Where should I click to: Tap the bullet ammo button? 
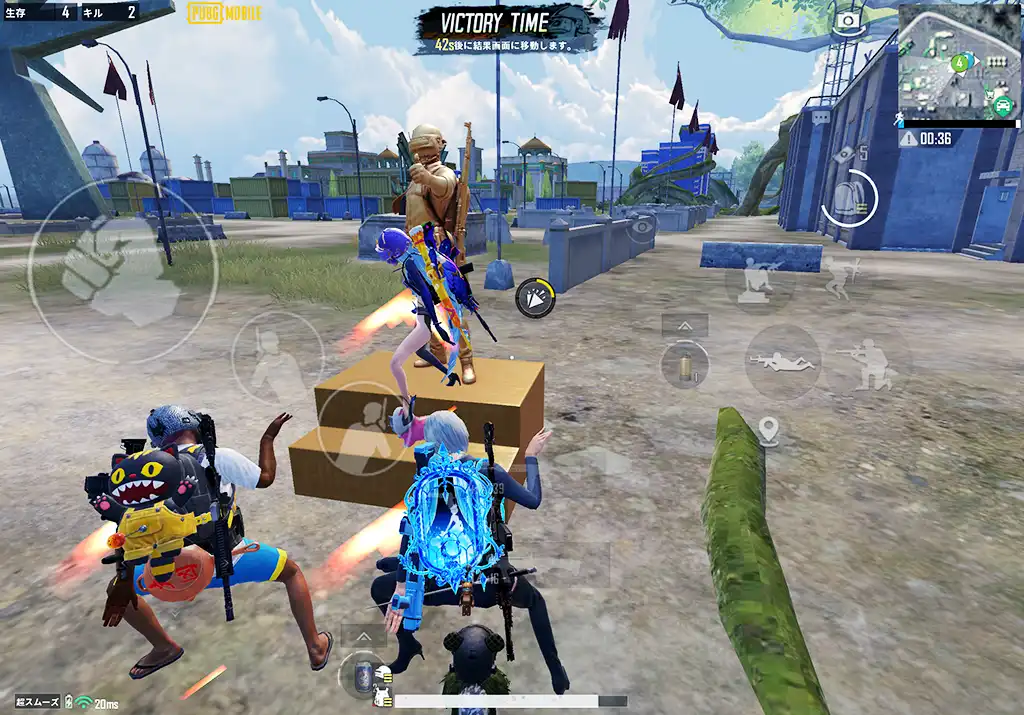pos(685,364)
